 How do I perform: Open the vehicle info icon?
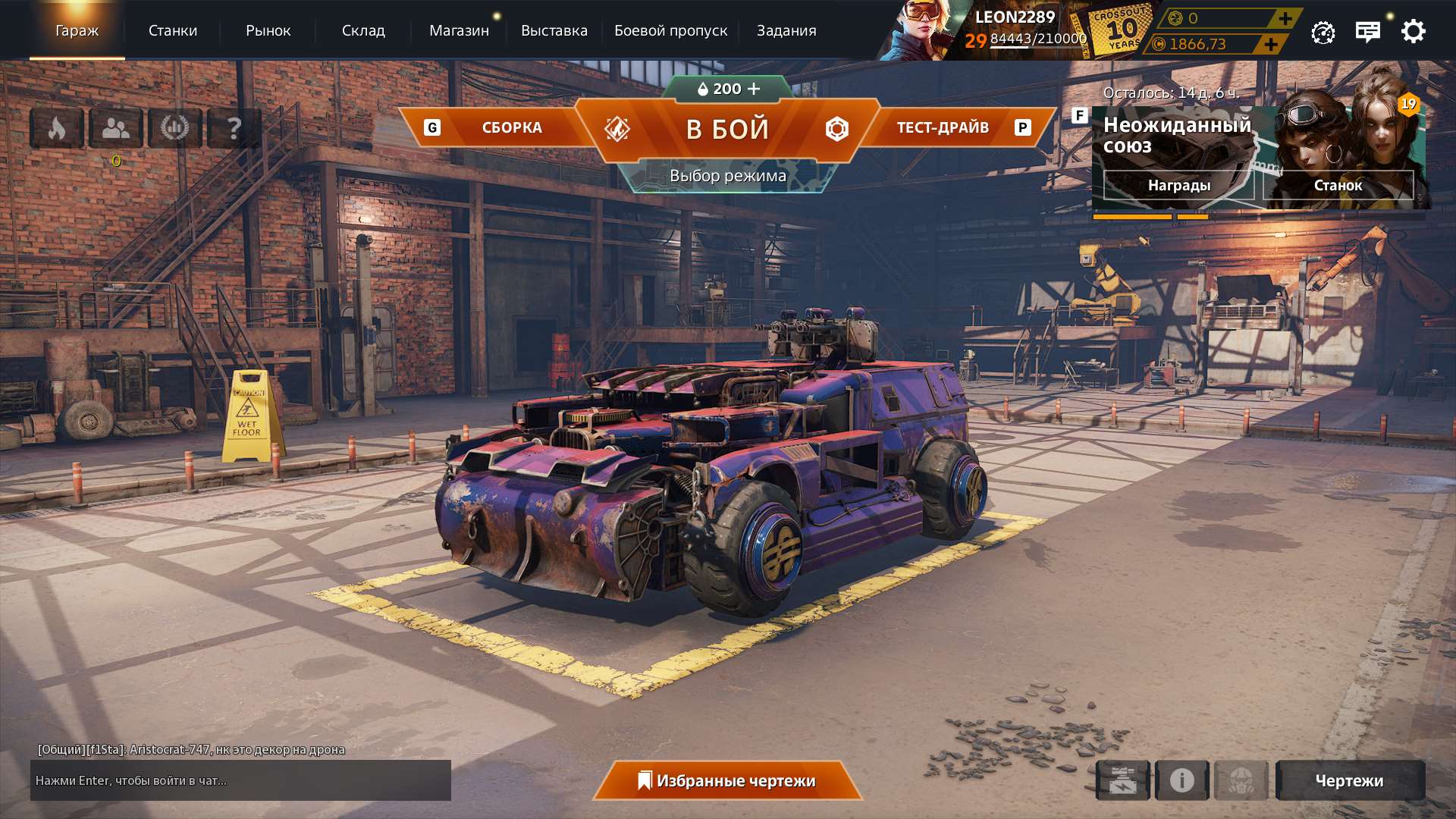coord(1180,780)
